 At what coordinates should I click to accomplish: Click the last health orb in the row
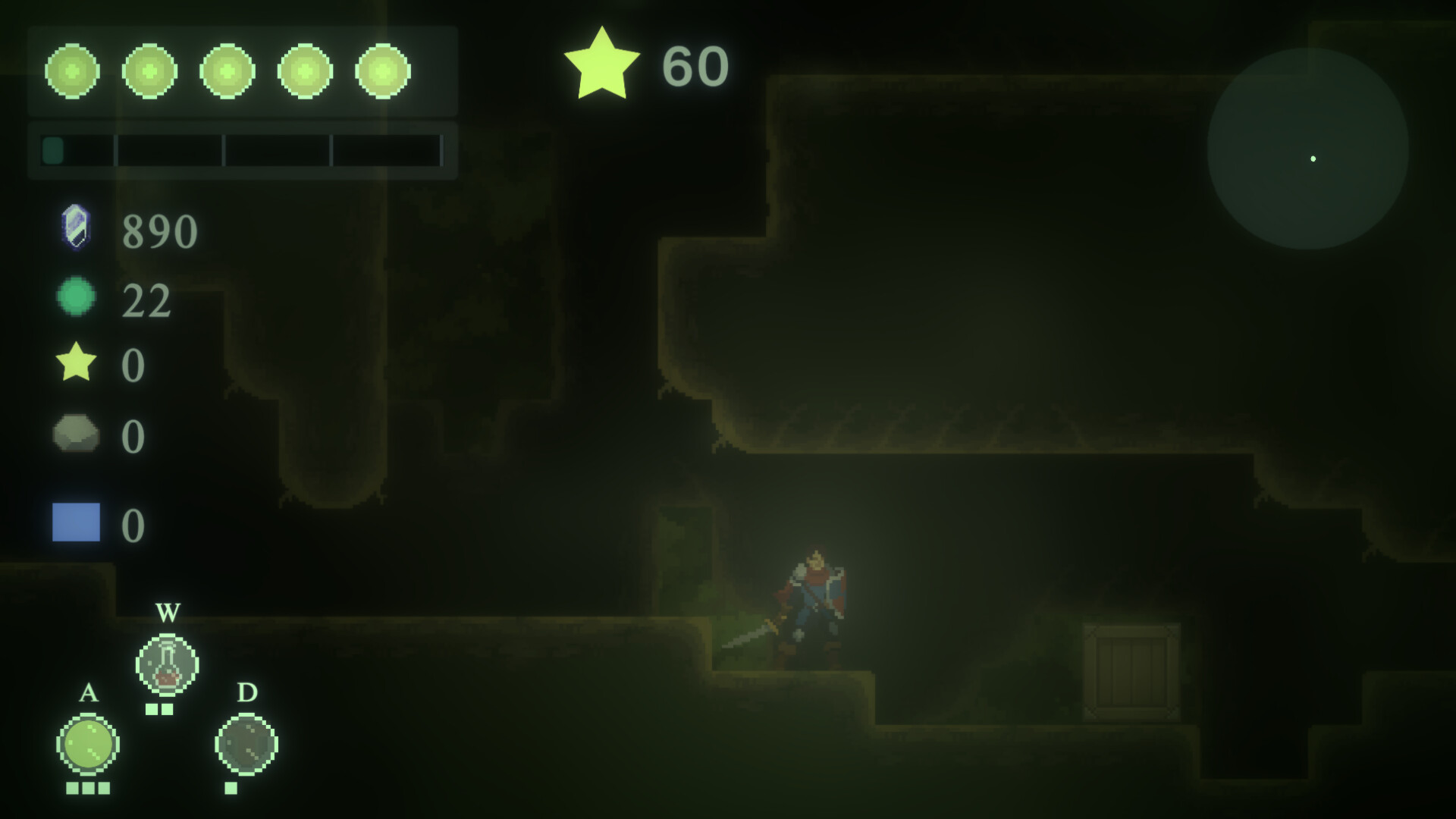pyautogui.click(x=382, y=71)
